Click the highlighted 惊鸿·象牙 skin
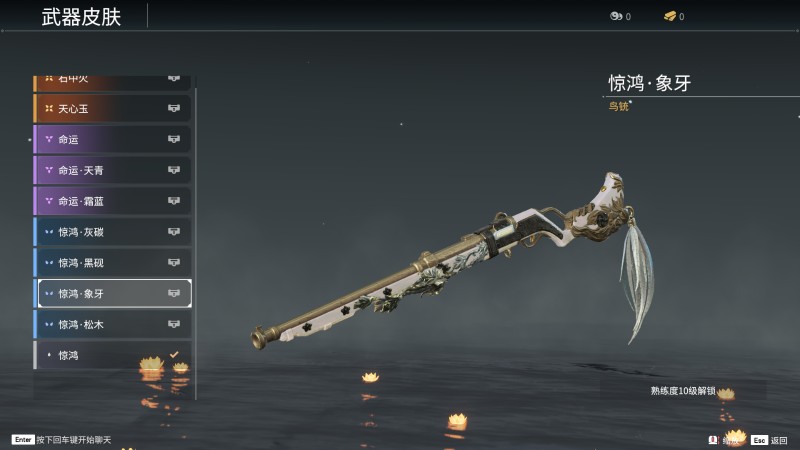800x450 pixels. (112, 294)
